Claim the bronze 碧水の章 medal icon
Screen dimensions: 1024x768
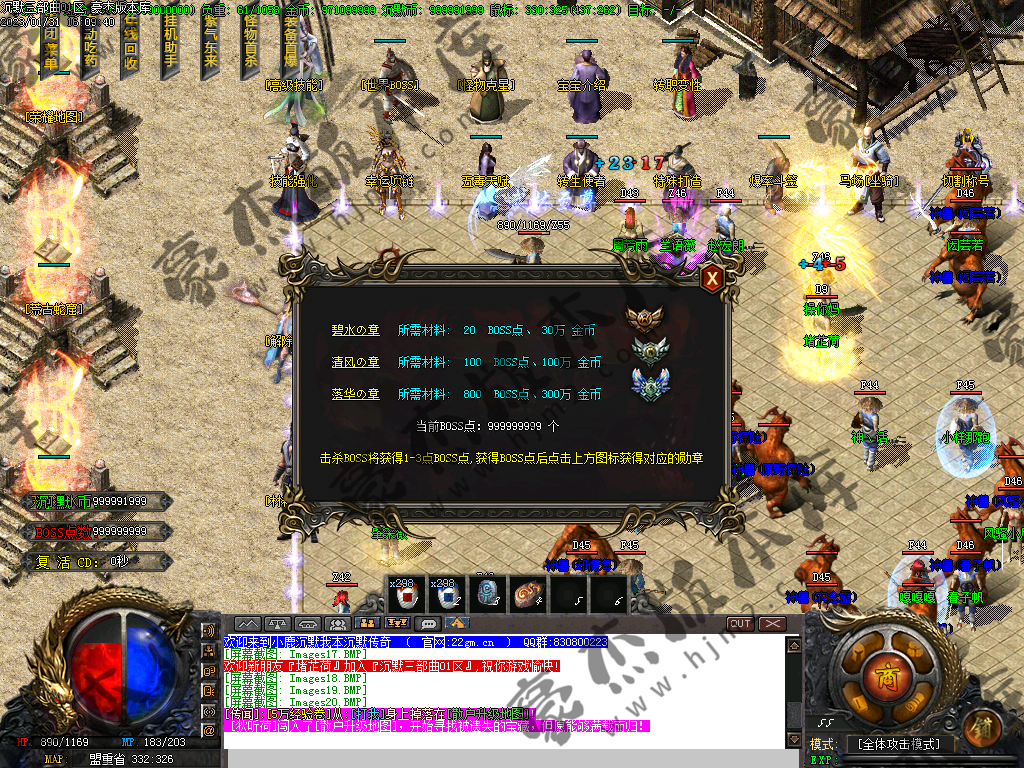click(645, 319)
